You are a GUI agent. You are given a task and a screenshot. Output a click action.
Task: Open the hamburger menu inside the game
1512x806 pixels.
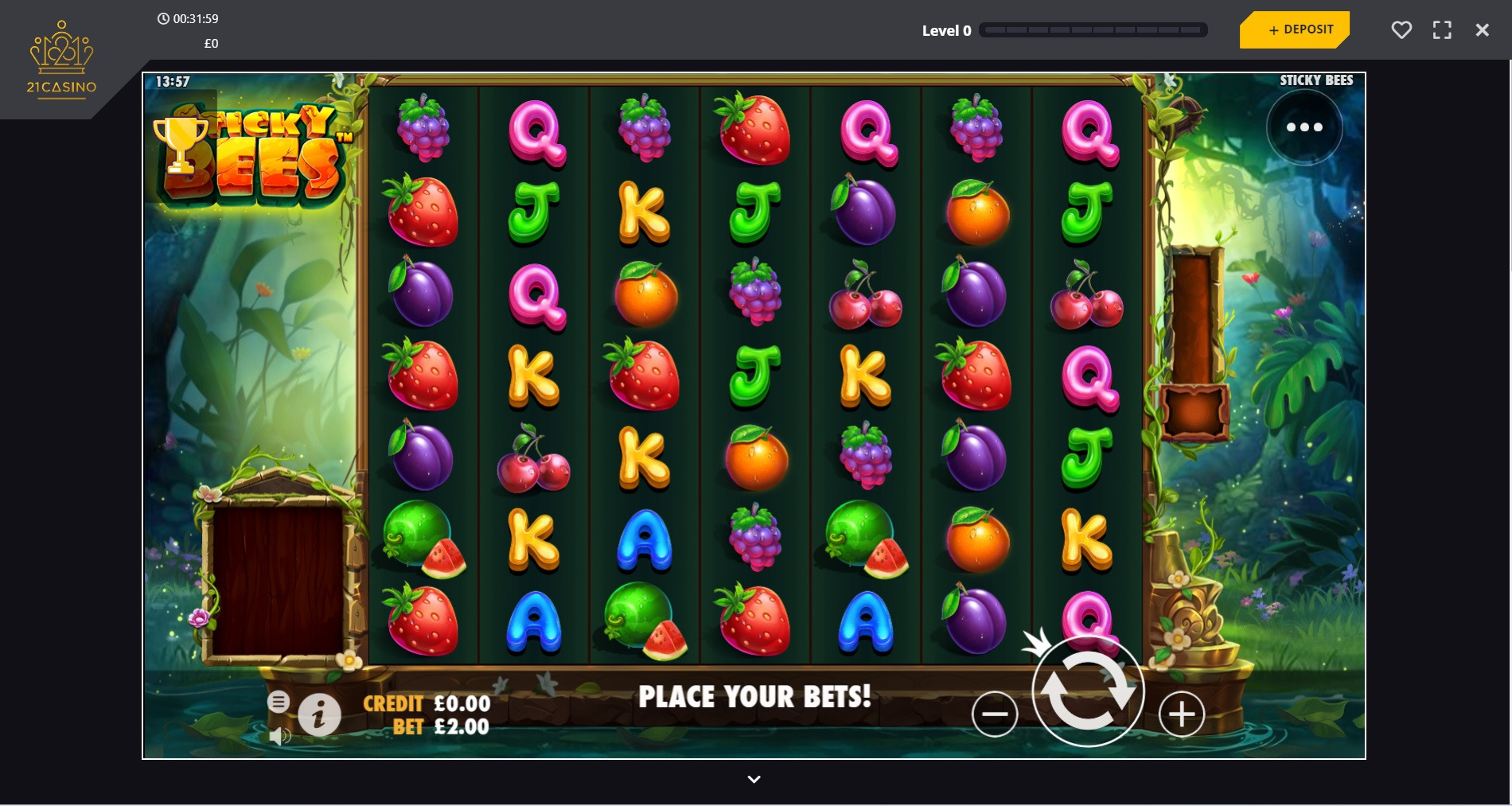point(280,701)
